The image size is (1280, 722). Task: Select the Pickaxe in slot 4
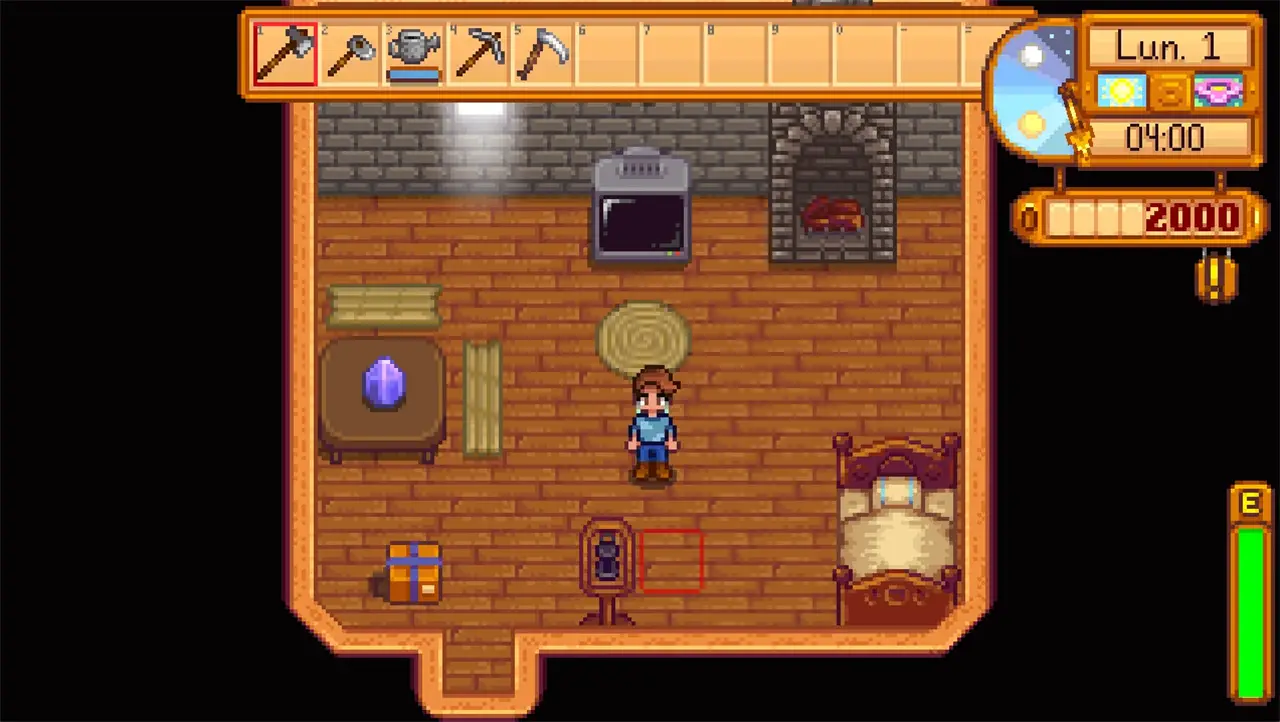click(x=478, y=53)
